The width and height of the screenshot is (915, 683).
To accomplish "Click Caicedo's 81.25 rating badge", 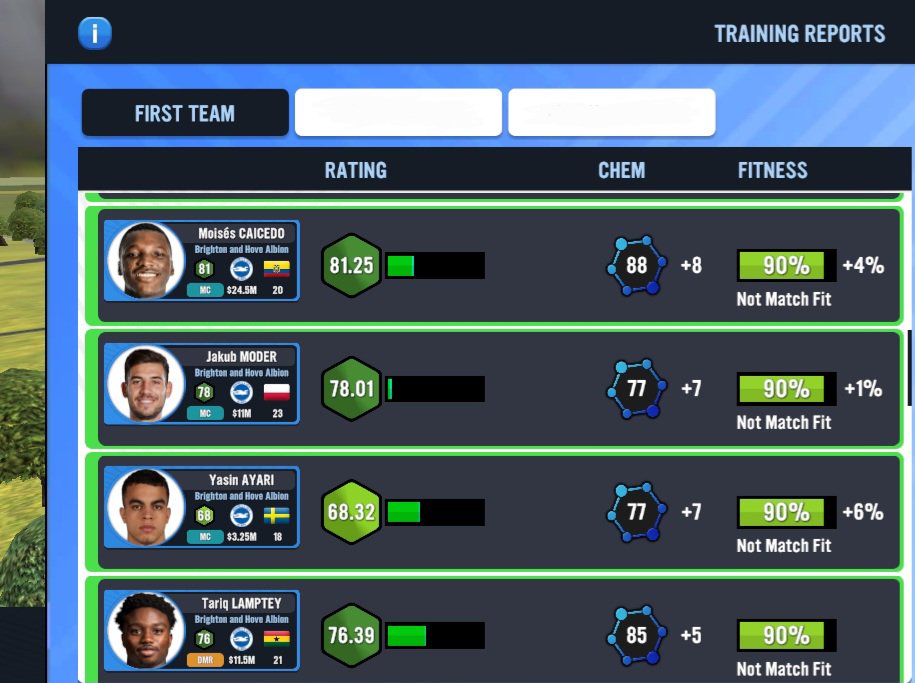I will (x=351, y=266).
